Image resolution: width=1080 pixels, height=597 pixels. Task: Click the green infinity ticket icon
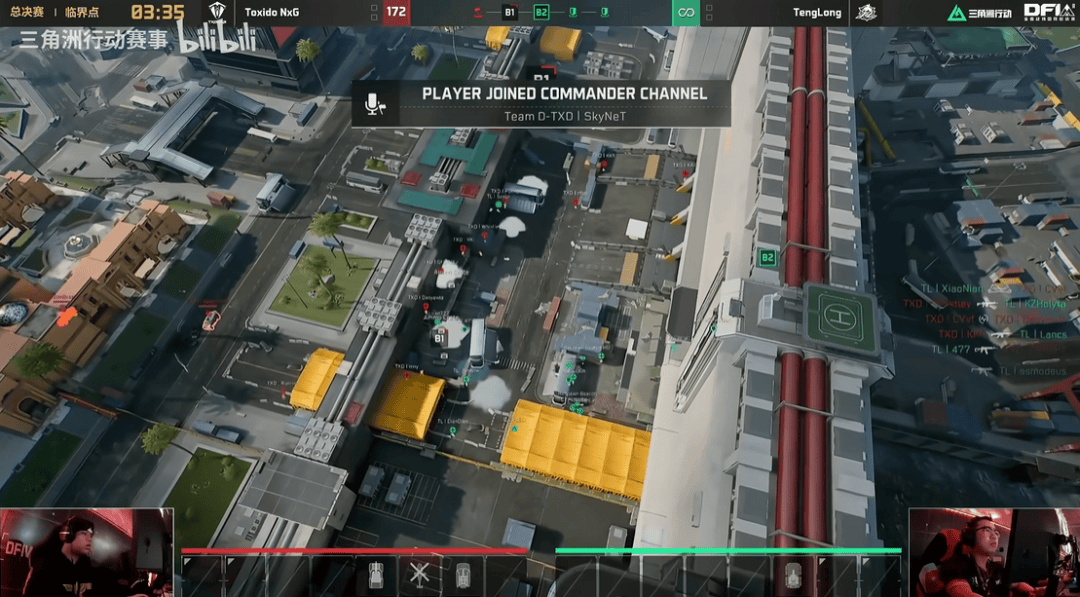coord(686,12)
